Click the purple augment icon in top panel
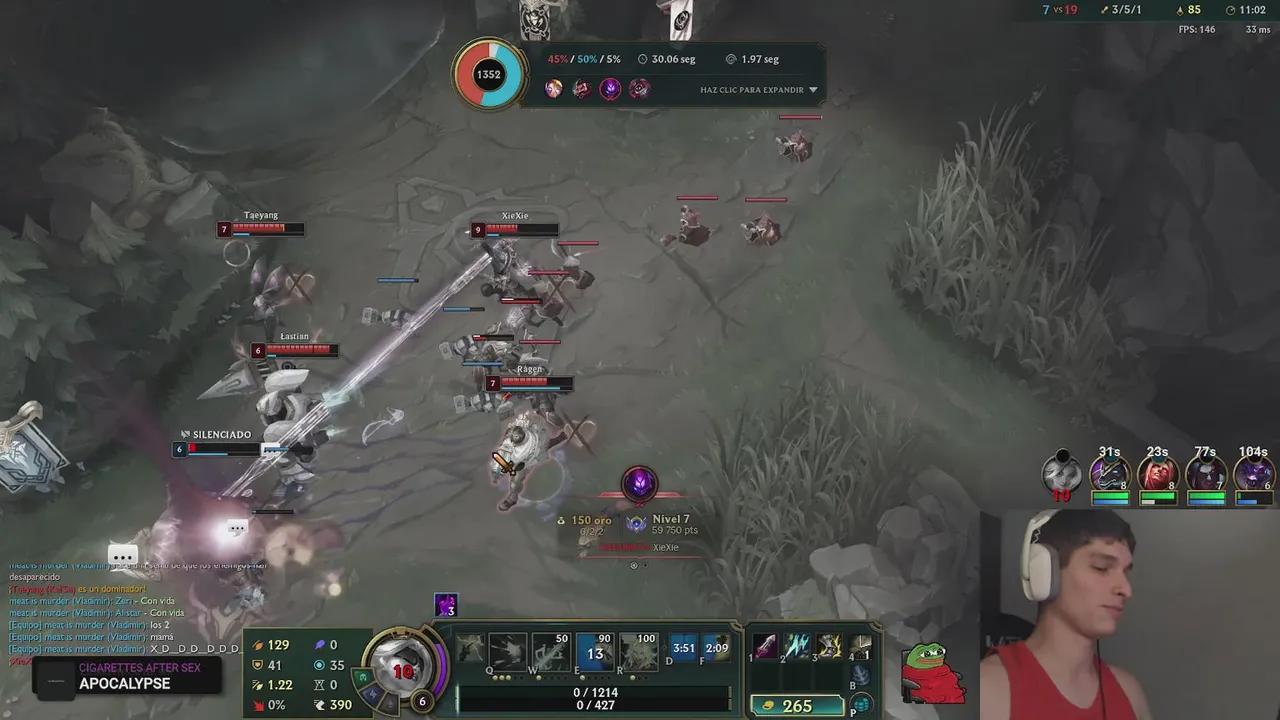The height and width of the screenshot is (720, 1280). point(611,89)
